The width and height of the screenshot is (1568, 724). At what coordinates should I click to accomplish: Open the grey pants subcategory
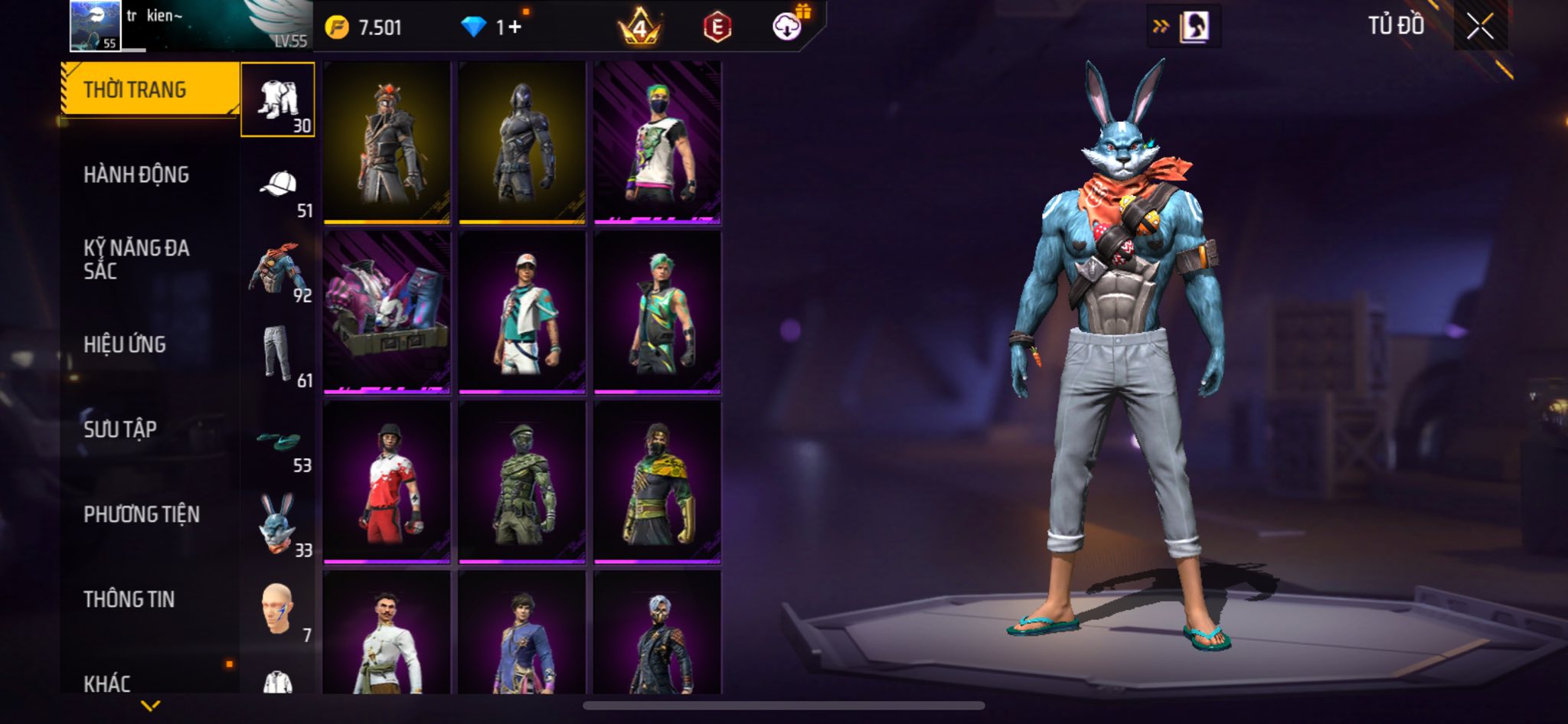coord(279,354)
